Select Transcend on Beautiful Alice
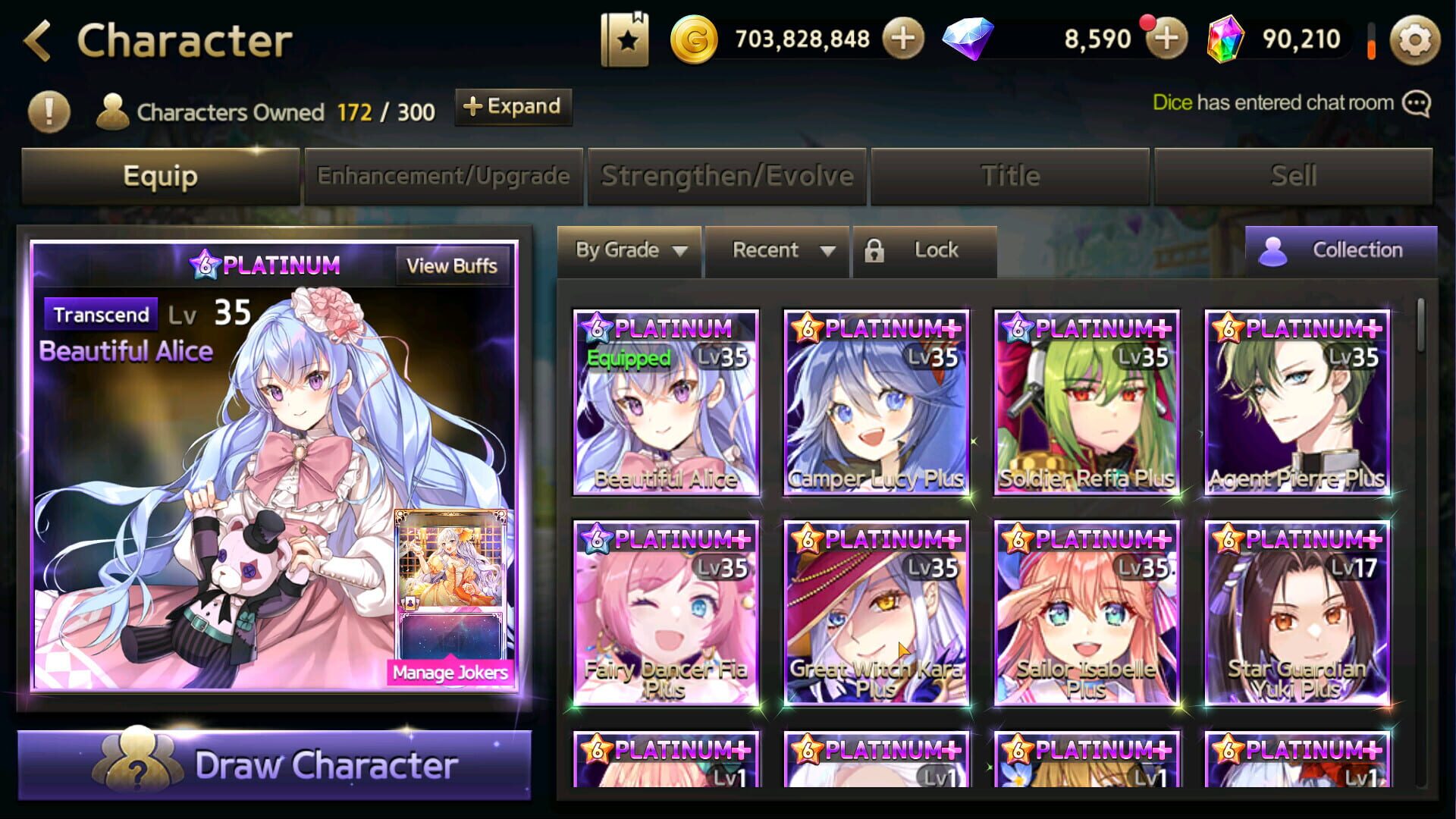1456x819 pixels. [101, 314]
